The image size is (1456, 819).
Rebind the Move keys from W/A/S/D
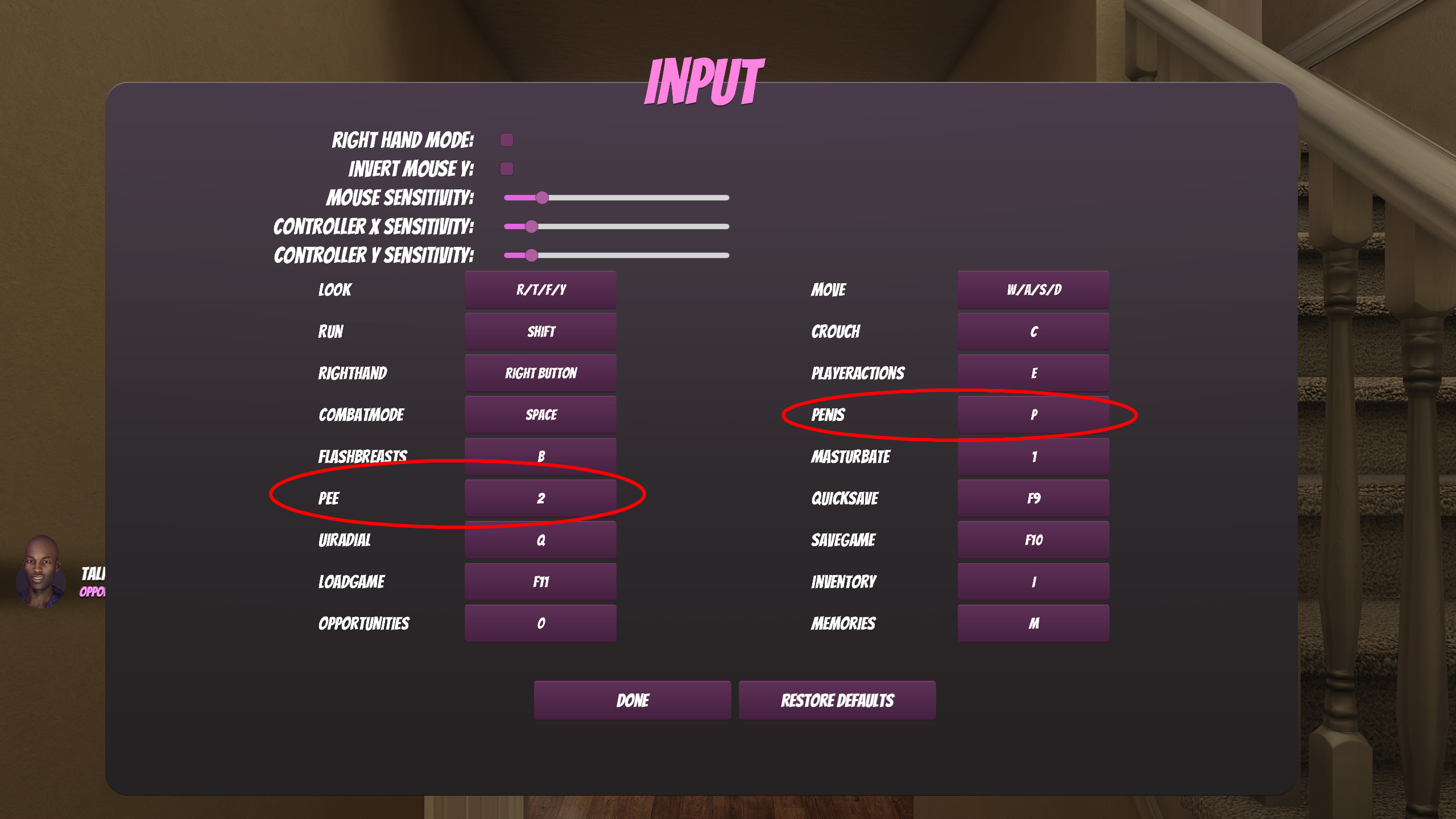pos(1033,289)
